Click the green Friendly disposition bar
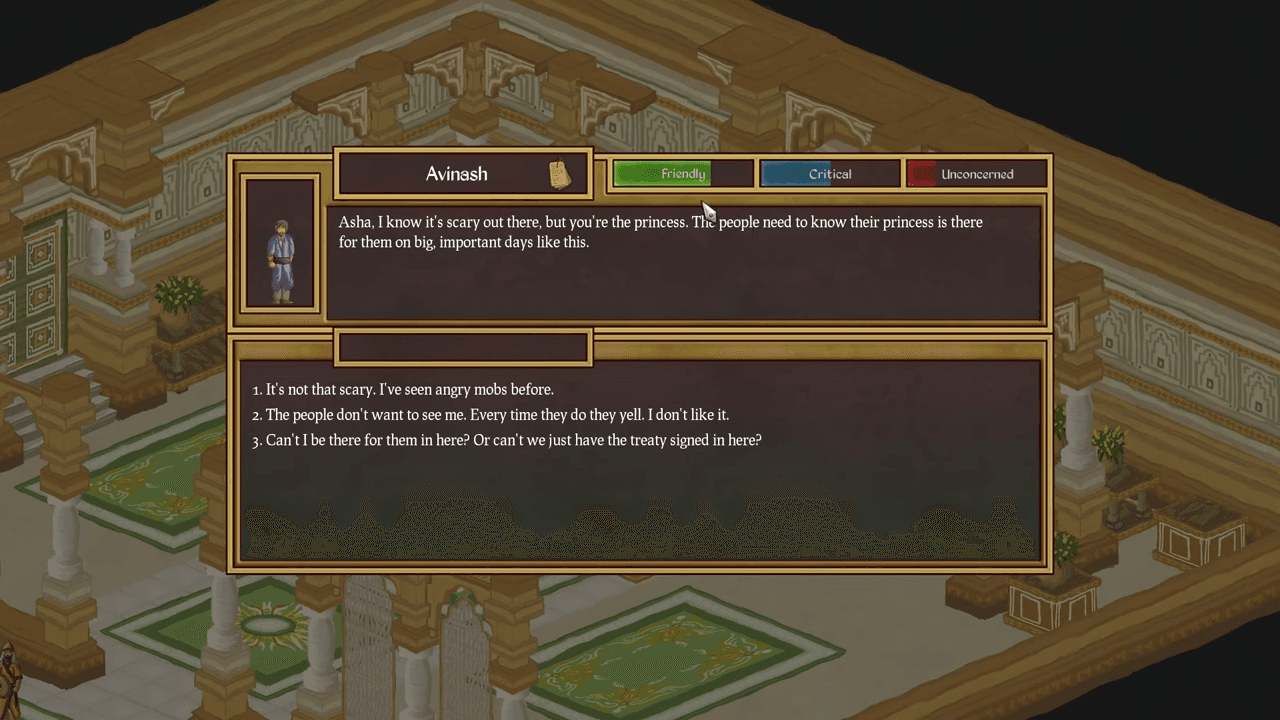This screenshot has width=1280, height=720. point(683,174)
